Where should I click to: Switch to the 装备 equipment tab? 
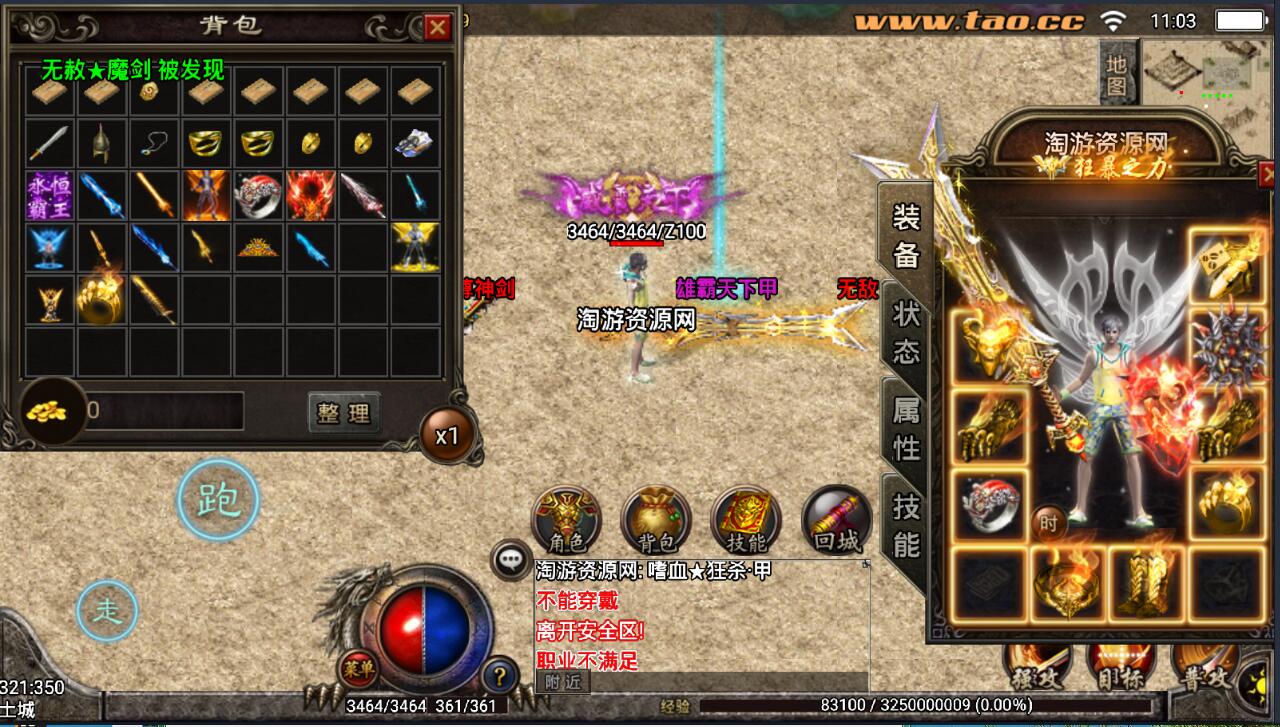point(906,237)
